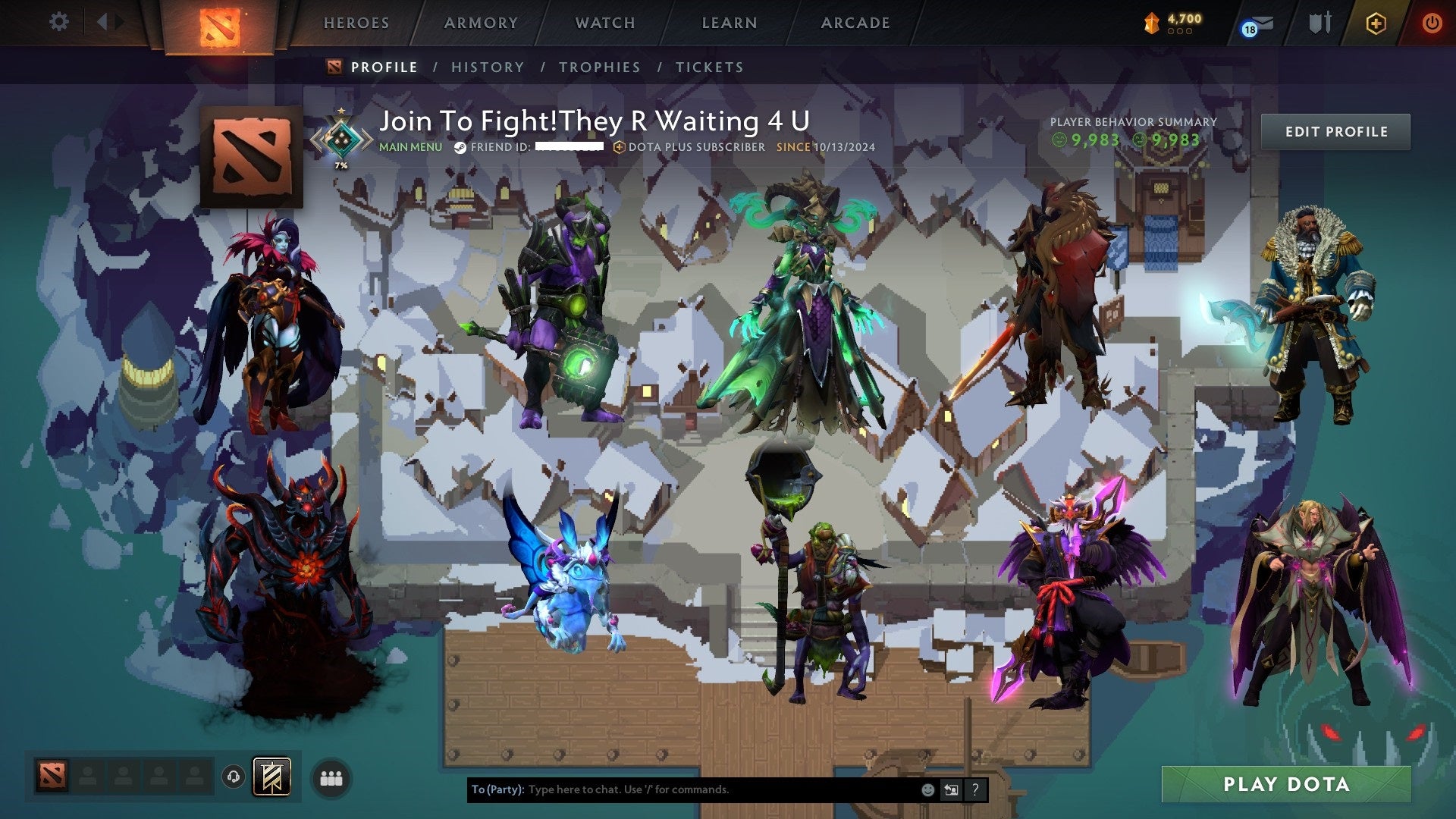
Task: Open the friends list icon at bottom
Action: 330,779
